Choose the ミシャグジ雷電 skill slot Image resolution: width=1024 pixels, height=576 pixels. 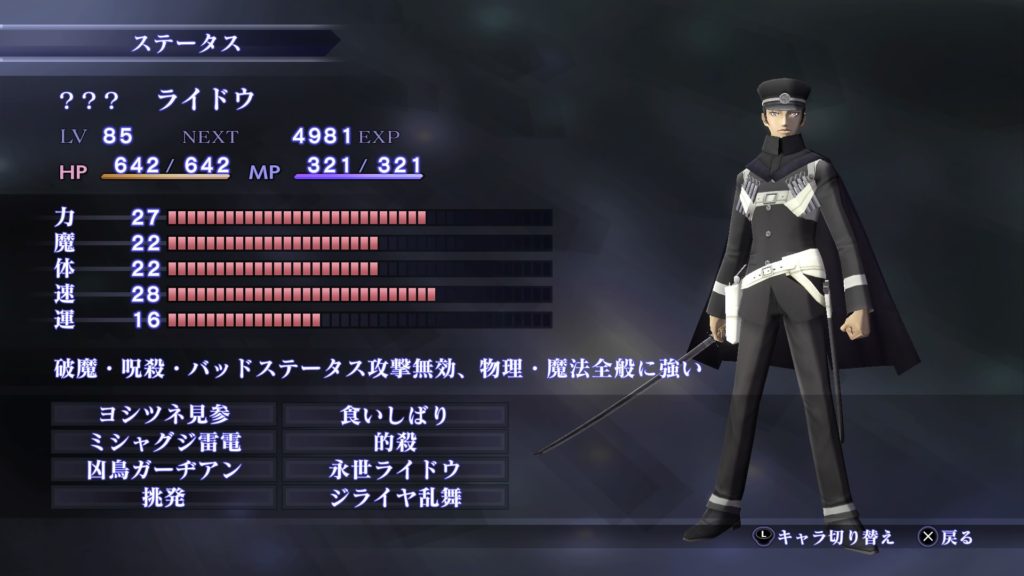(x=163, y=442)
